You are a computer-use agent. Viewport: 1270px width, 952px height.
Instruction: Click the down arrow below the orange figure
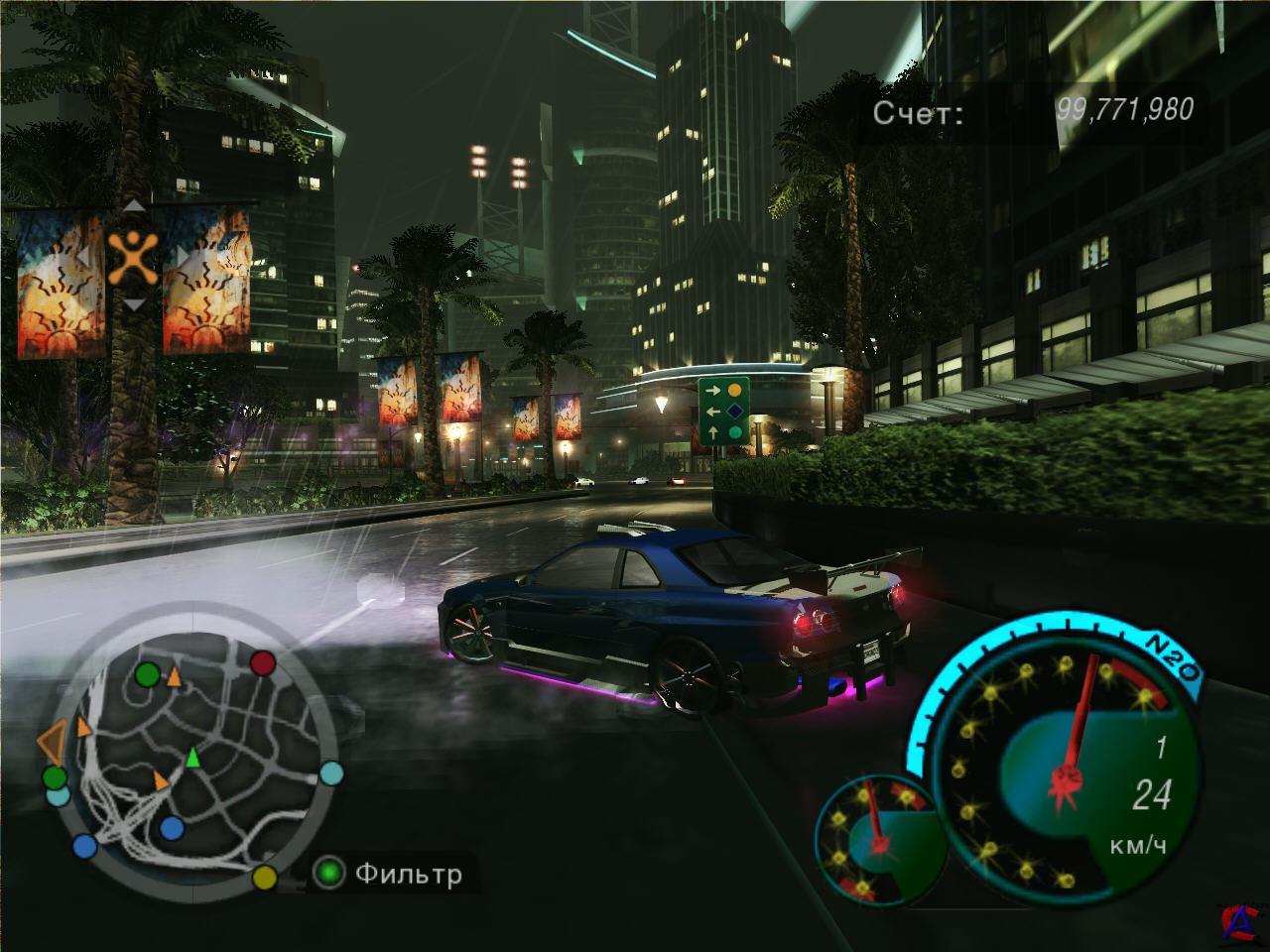[132, 305]
